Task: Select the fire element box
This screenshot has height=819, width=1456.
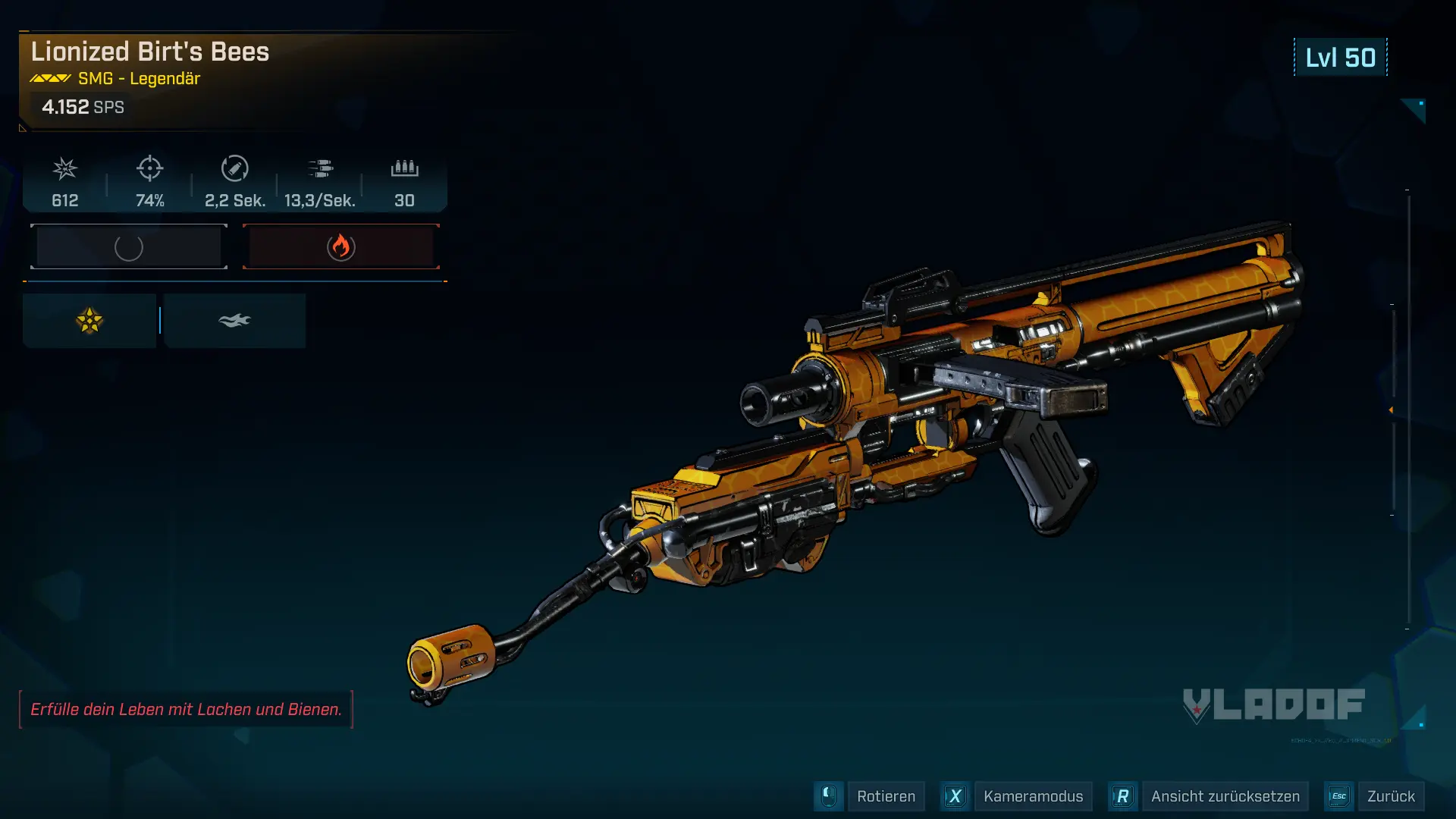Action: pos(341,246)
